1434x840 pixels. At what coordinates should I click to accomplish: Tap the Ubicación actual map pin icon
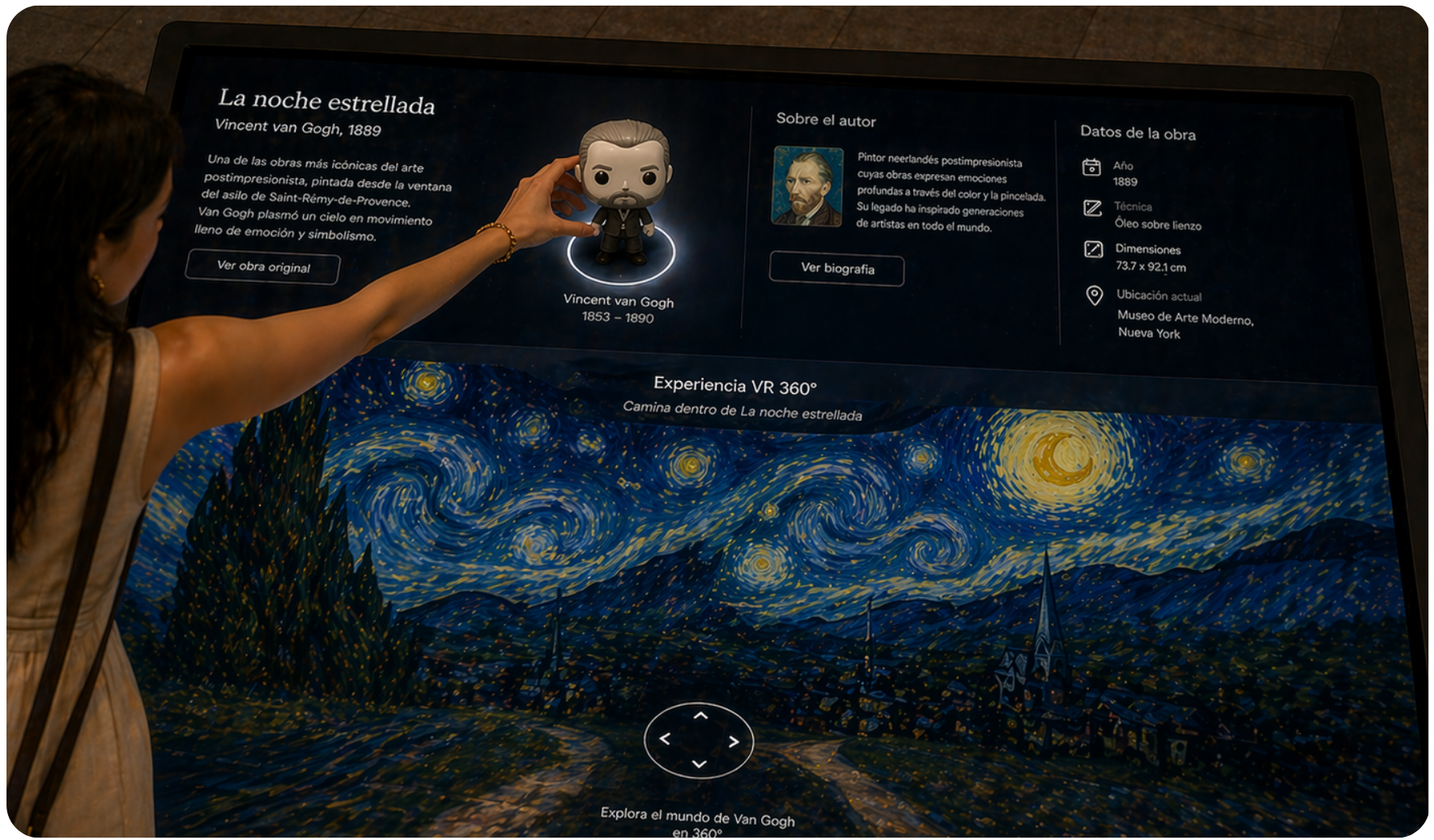(x=1093, y=295)
